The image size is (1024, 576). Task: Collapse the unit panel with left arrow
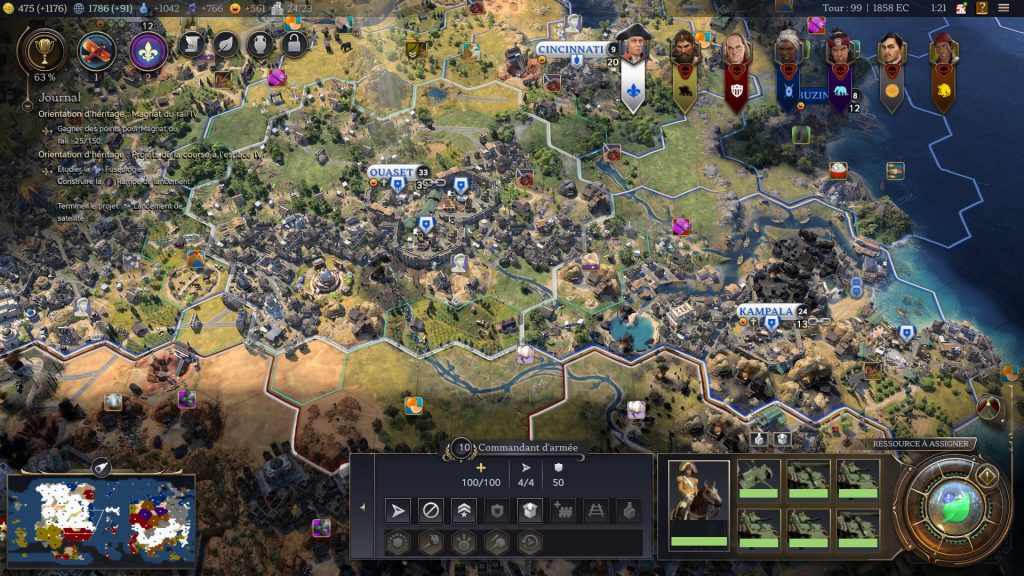point(362,507)
